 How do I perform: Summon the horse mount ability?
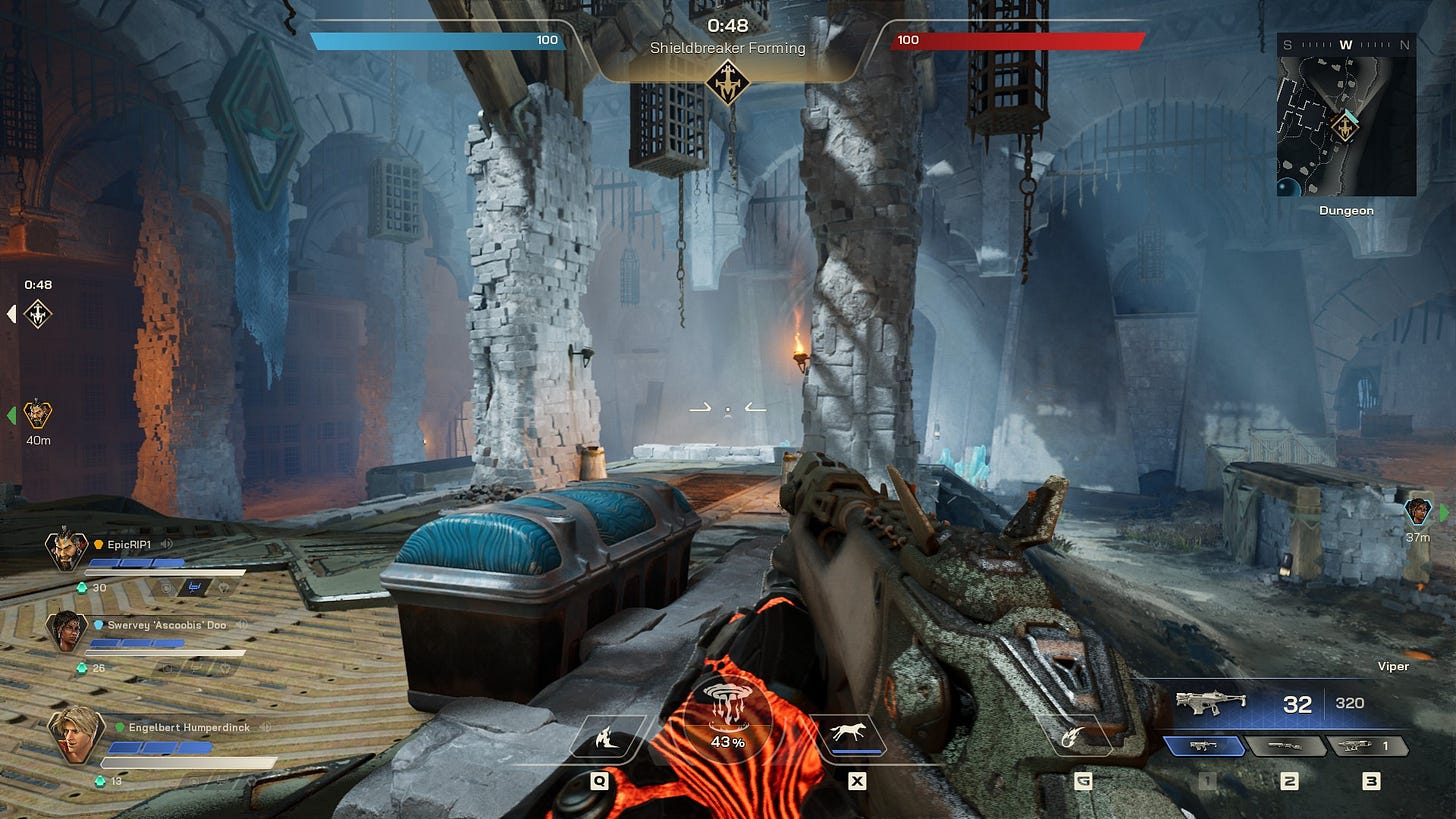(x=857, y=736)
